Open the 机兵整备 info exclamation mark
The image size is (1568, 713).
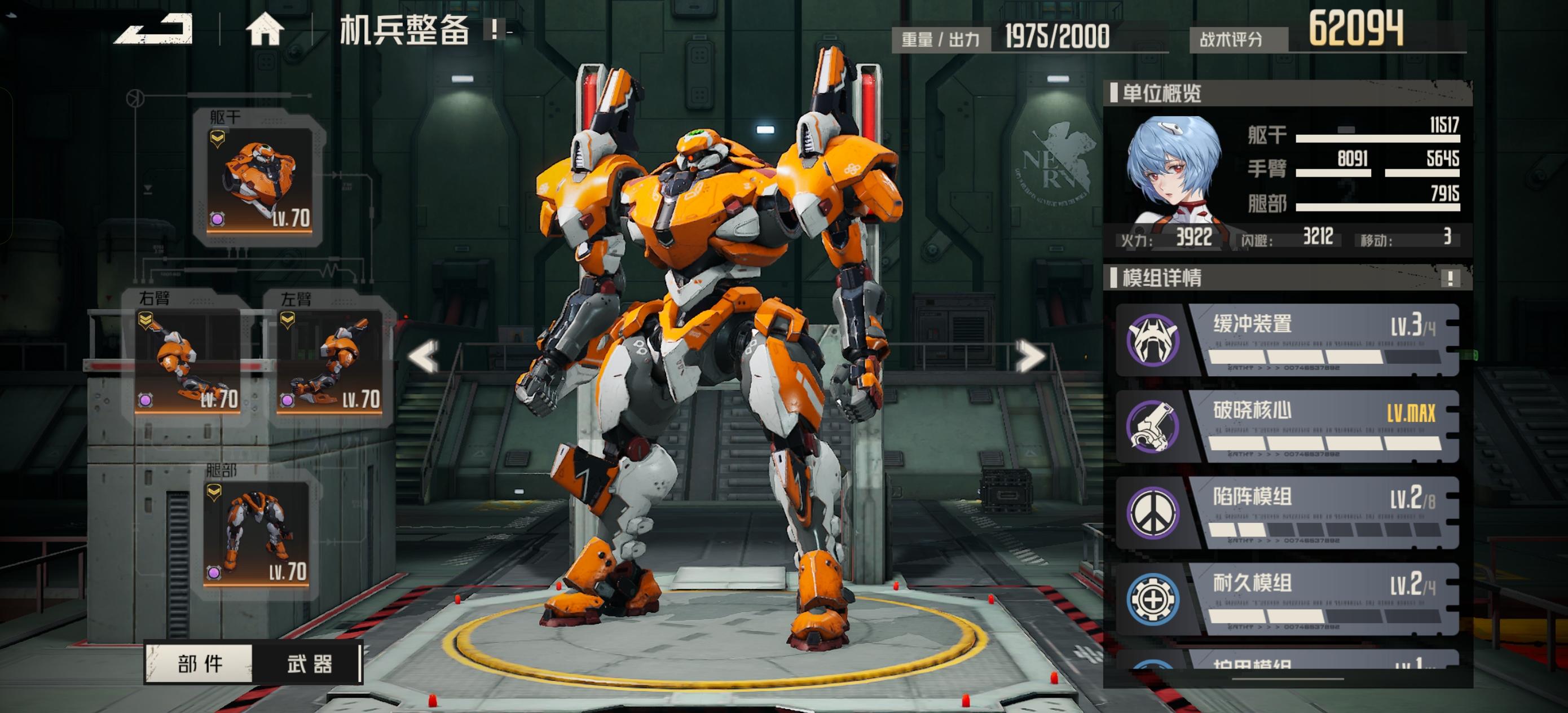coord(495,29)
